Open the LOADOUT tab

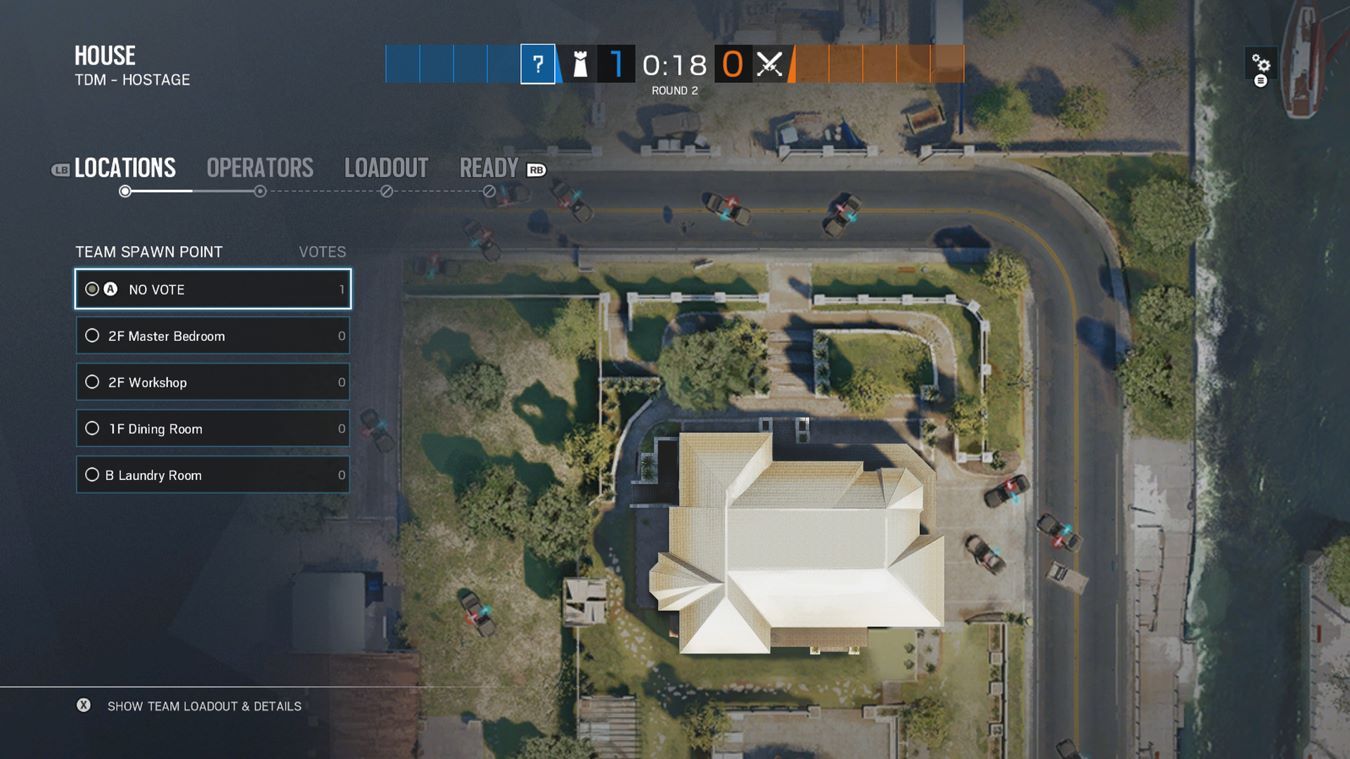(386, 167)
